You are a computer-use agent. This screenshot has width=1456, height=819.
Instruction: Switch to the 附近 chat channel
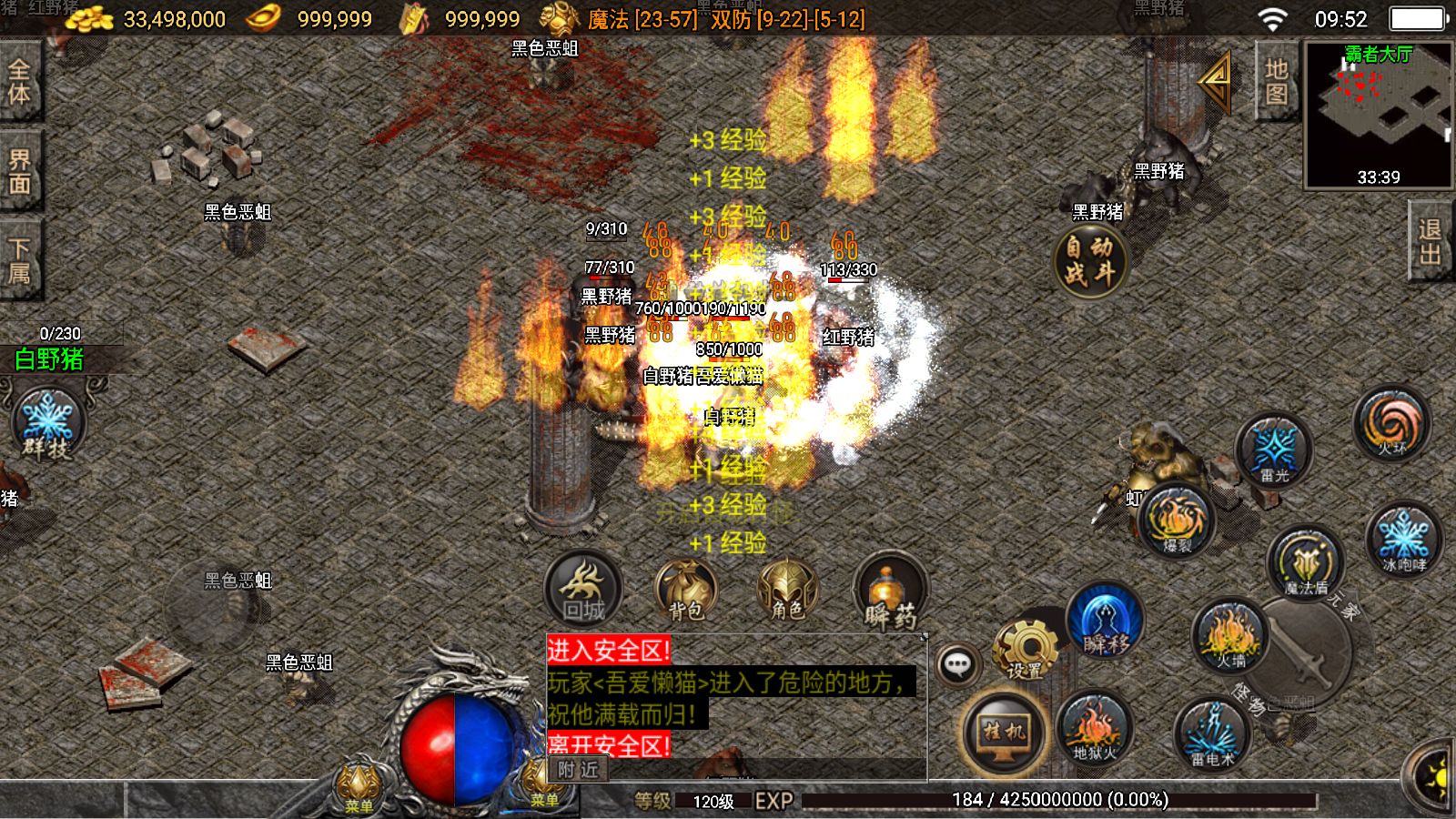(579, 770)
